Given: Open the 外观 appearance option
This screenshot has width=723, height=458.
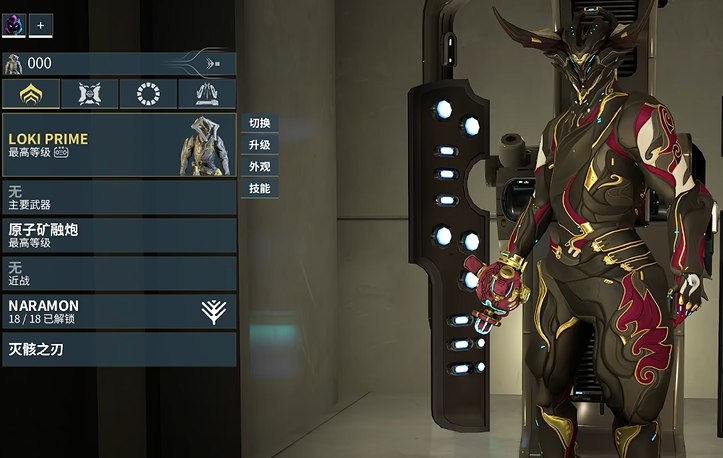Looking at the screenshot, I should (x=259, y=166).
